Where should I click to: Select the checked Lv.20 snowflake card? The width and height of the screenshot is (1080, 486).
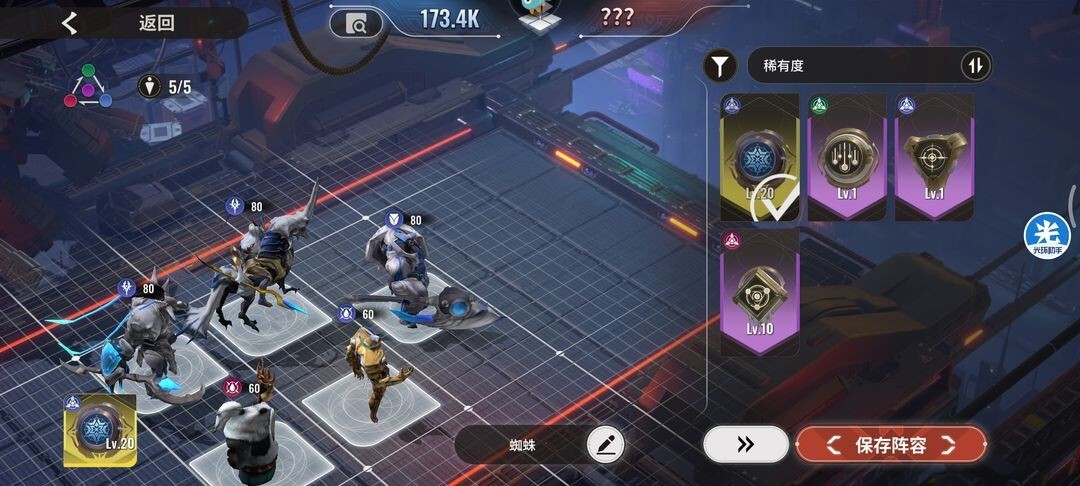click(760, 157)
